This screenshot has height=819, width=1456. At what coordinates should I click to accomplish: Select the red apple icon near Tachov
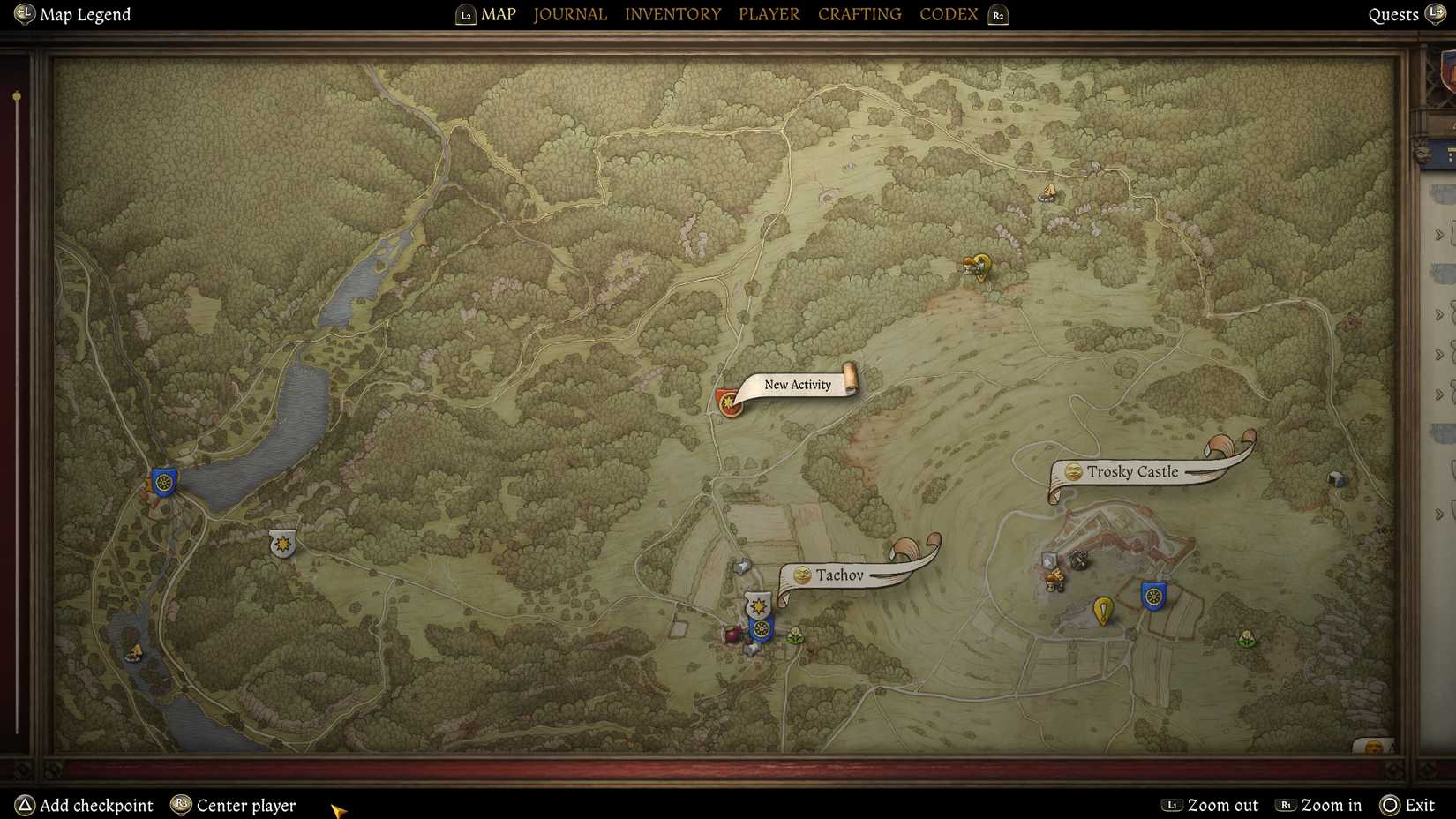point(731,634)
